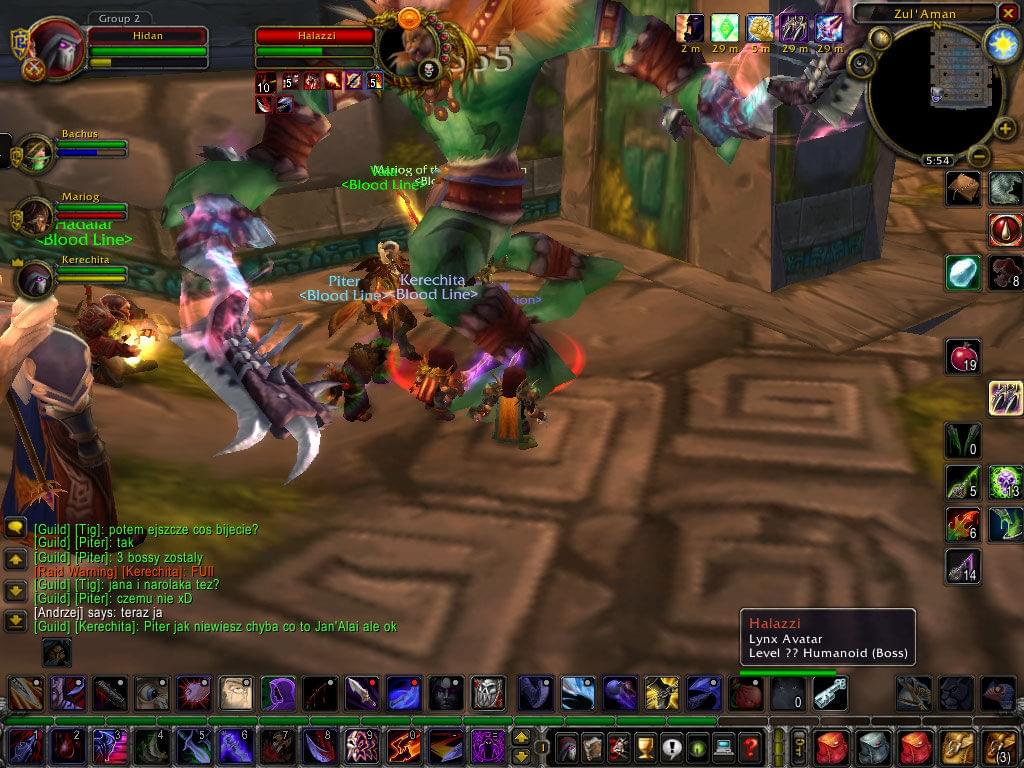
Task: Use the red apple item with 19 charges
Action: 963,356
